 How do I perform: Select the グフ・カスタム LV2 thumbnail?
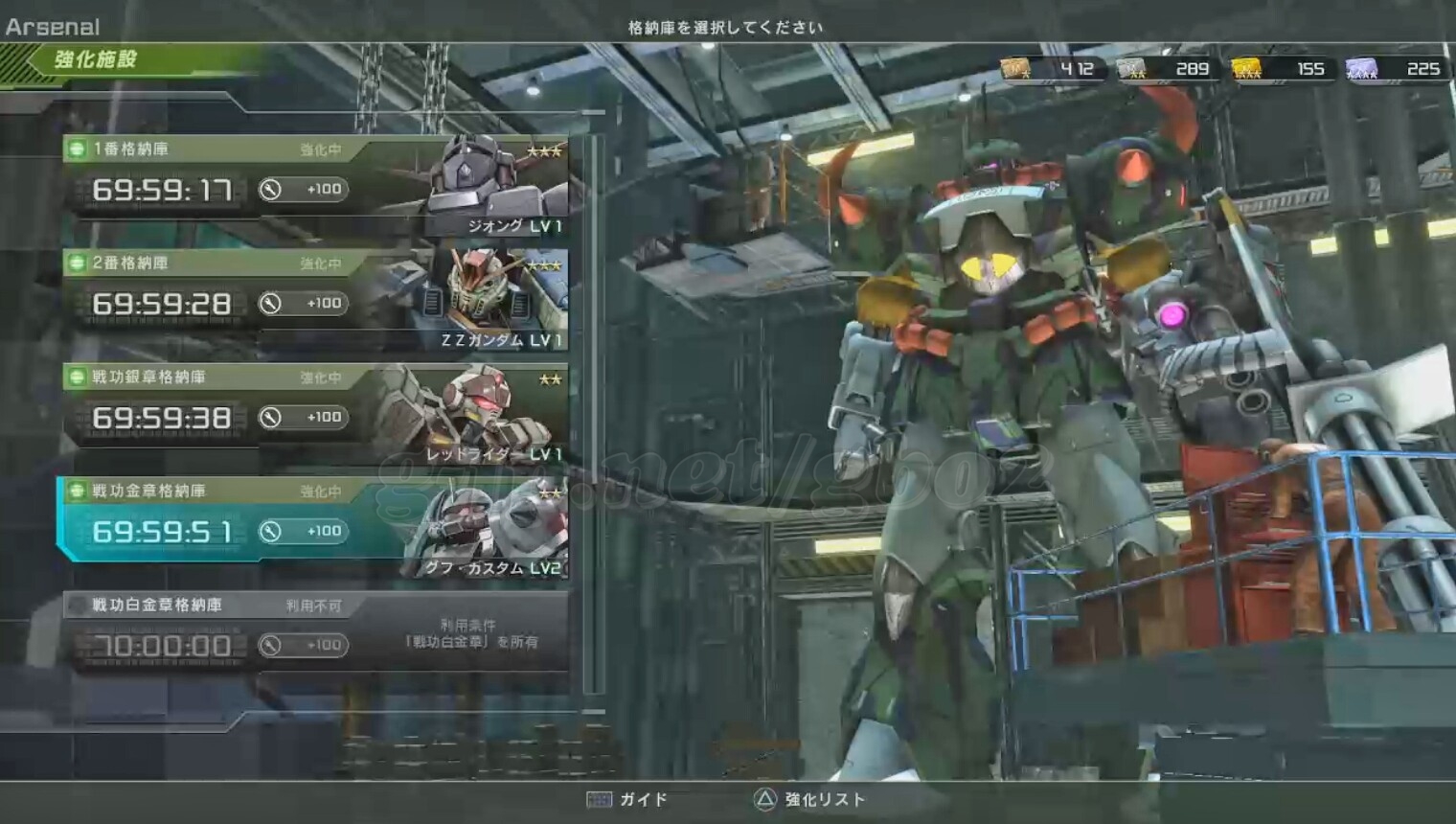489,532
